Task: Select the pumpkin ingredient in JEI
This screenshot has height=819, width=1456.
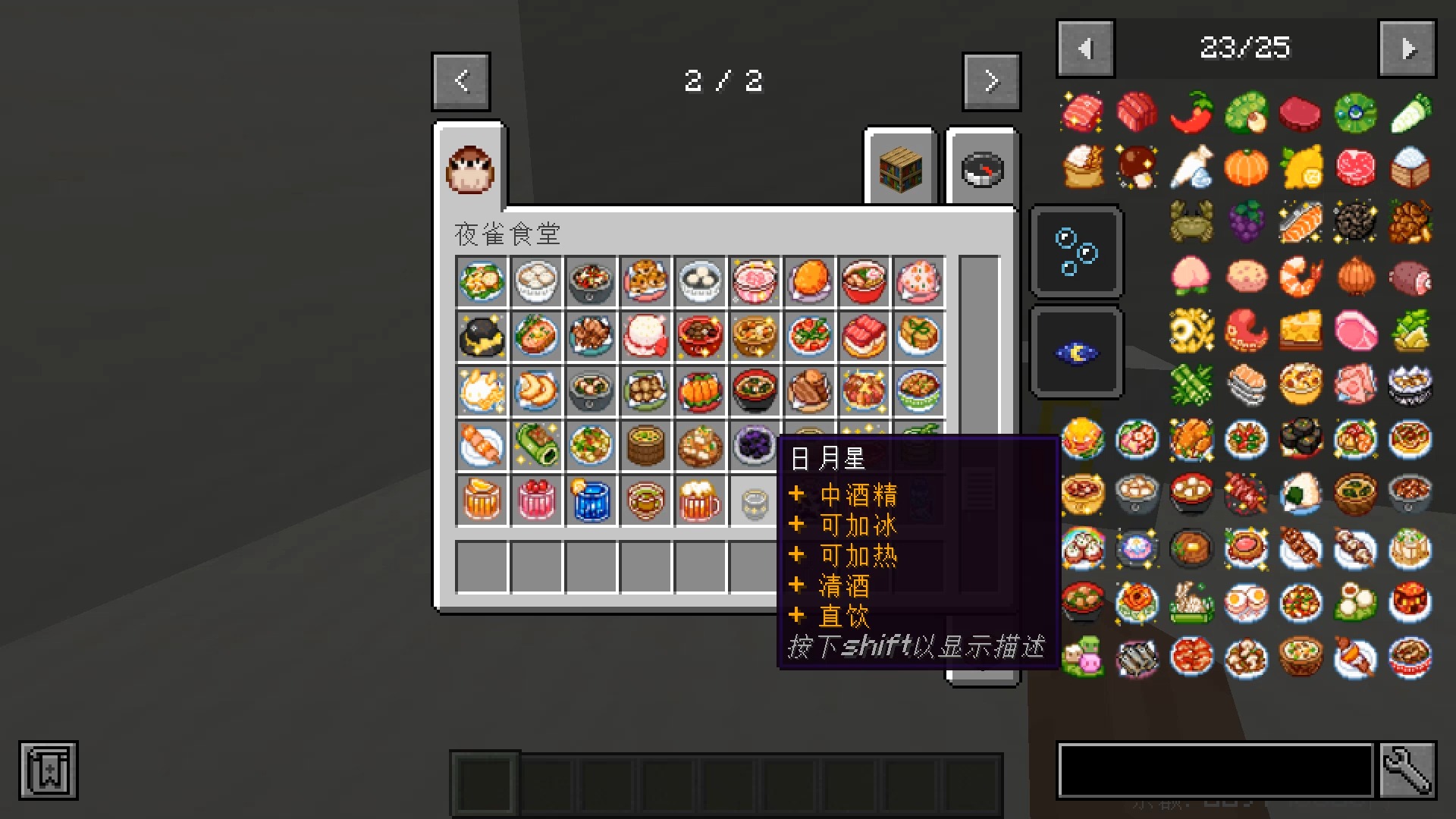Action: point(1246,168)
